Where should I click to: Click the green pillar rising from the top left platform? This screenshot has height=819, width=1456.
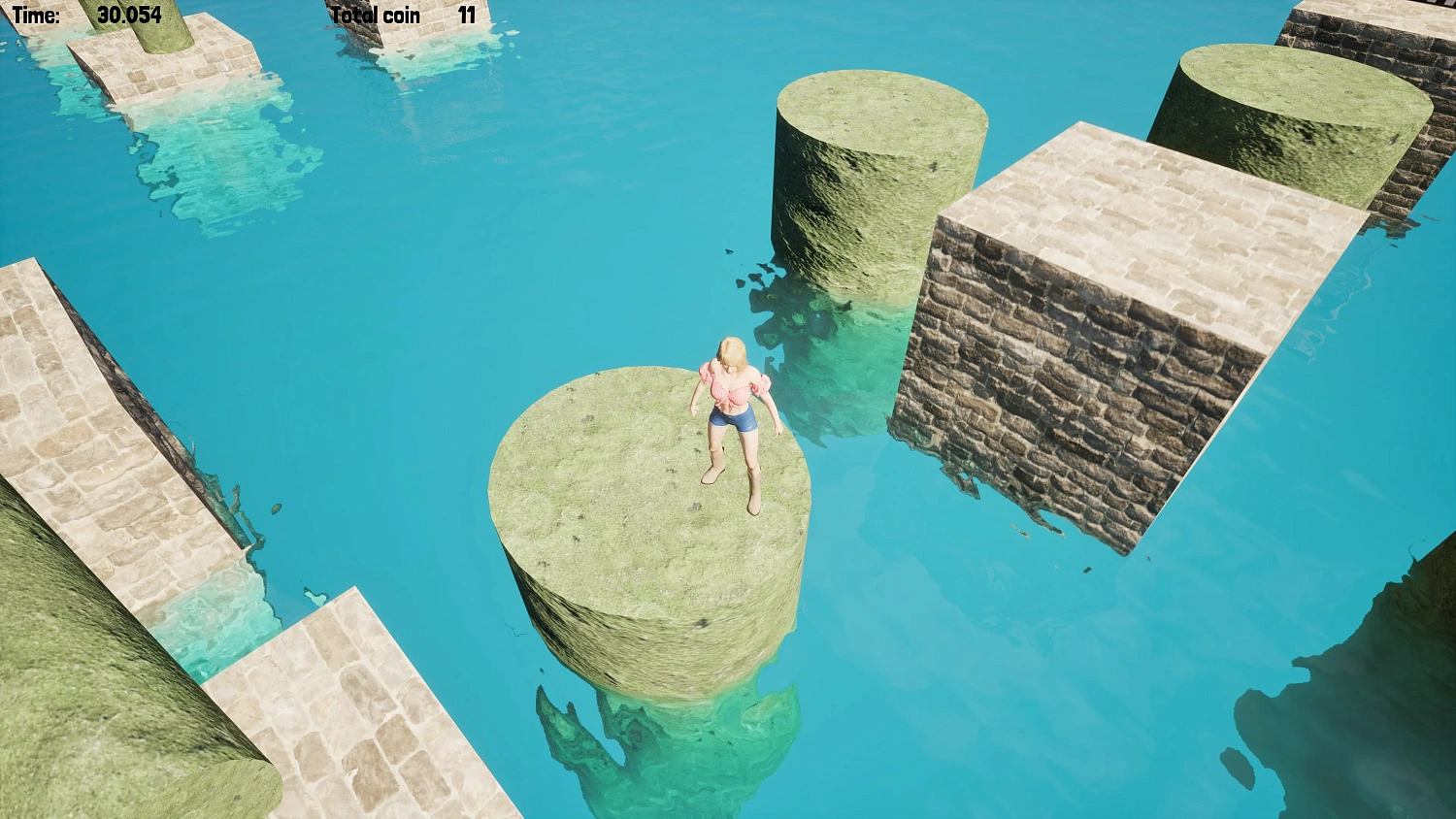pos(160,19)
